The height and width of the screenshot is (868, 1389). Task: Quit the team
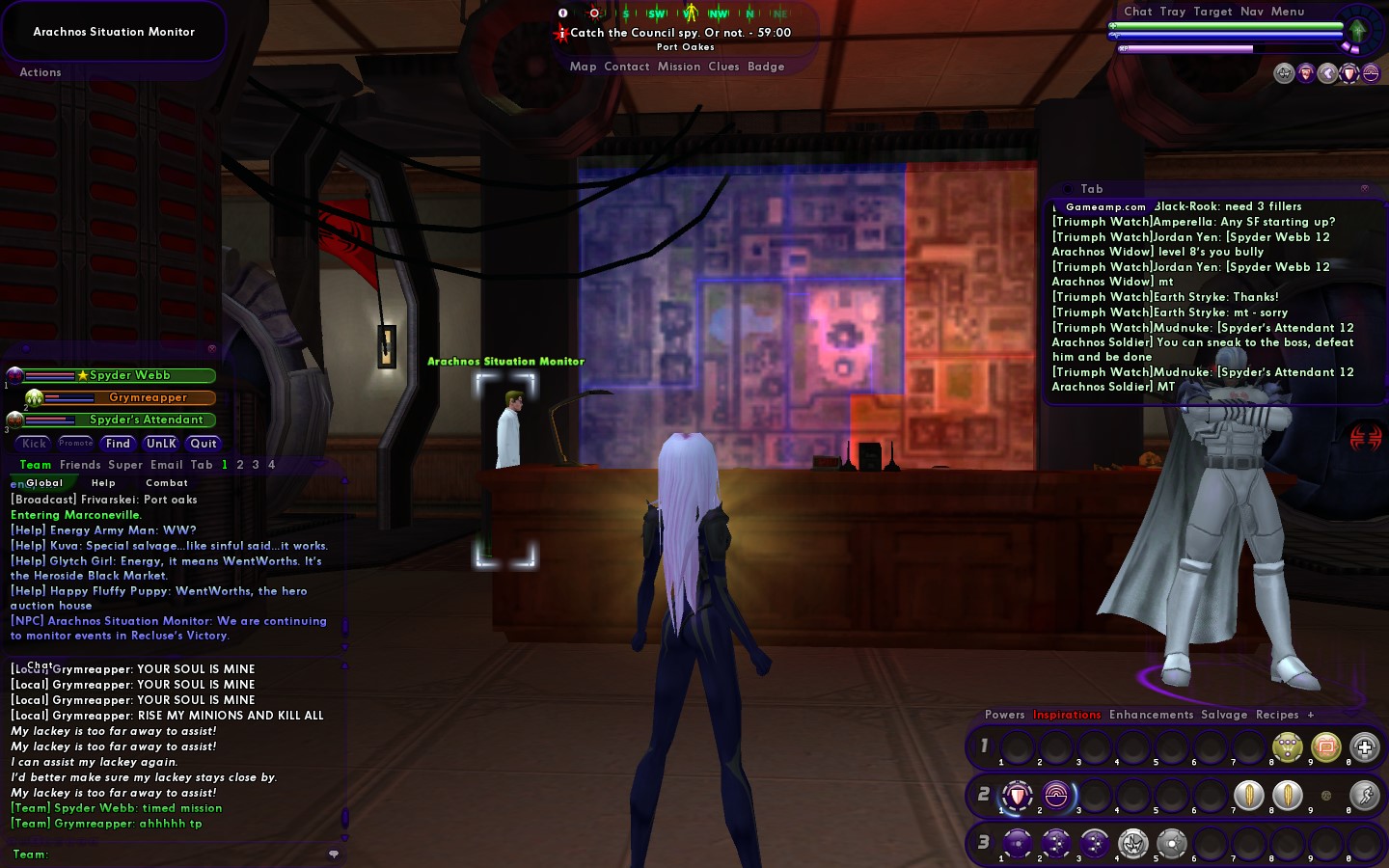point(204,444)
